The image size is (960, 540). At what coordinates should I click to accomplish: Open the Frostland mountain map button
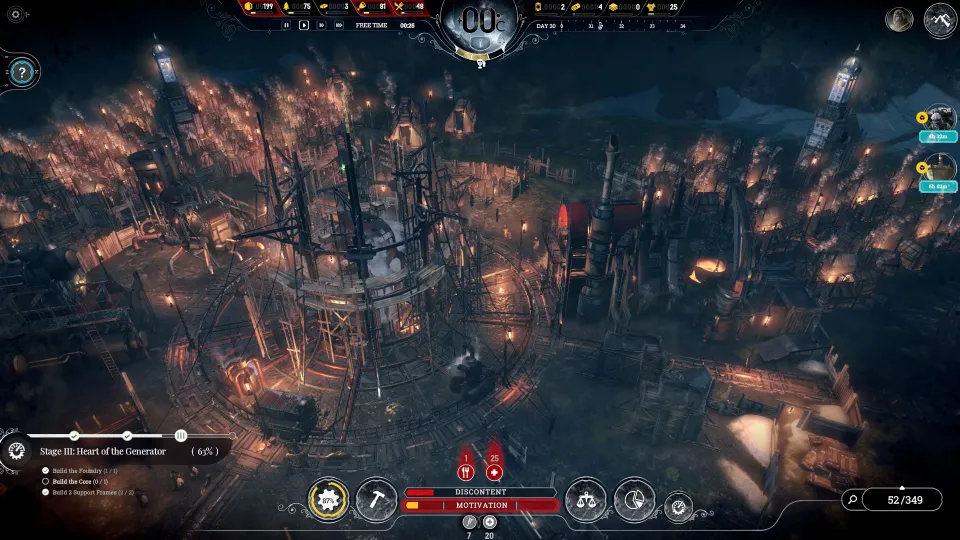[x=940, y=20]
